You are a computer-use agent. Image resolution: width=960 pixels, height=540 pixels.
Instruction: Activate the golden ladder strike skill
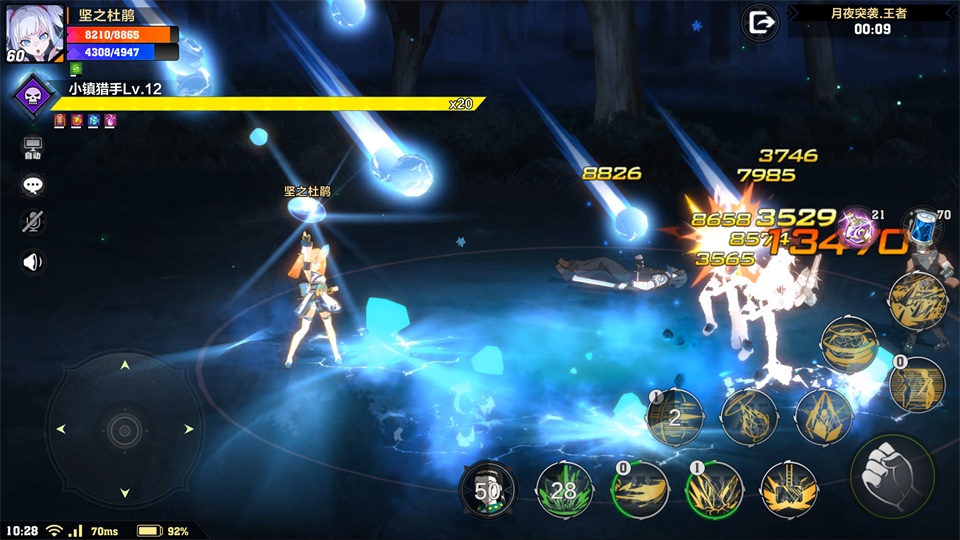click(790, 490)
